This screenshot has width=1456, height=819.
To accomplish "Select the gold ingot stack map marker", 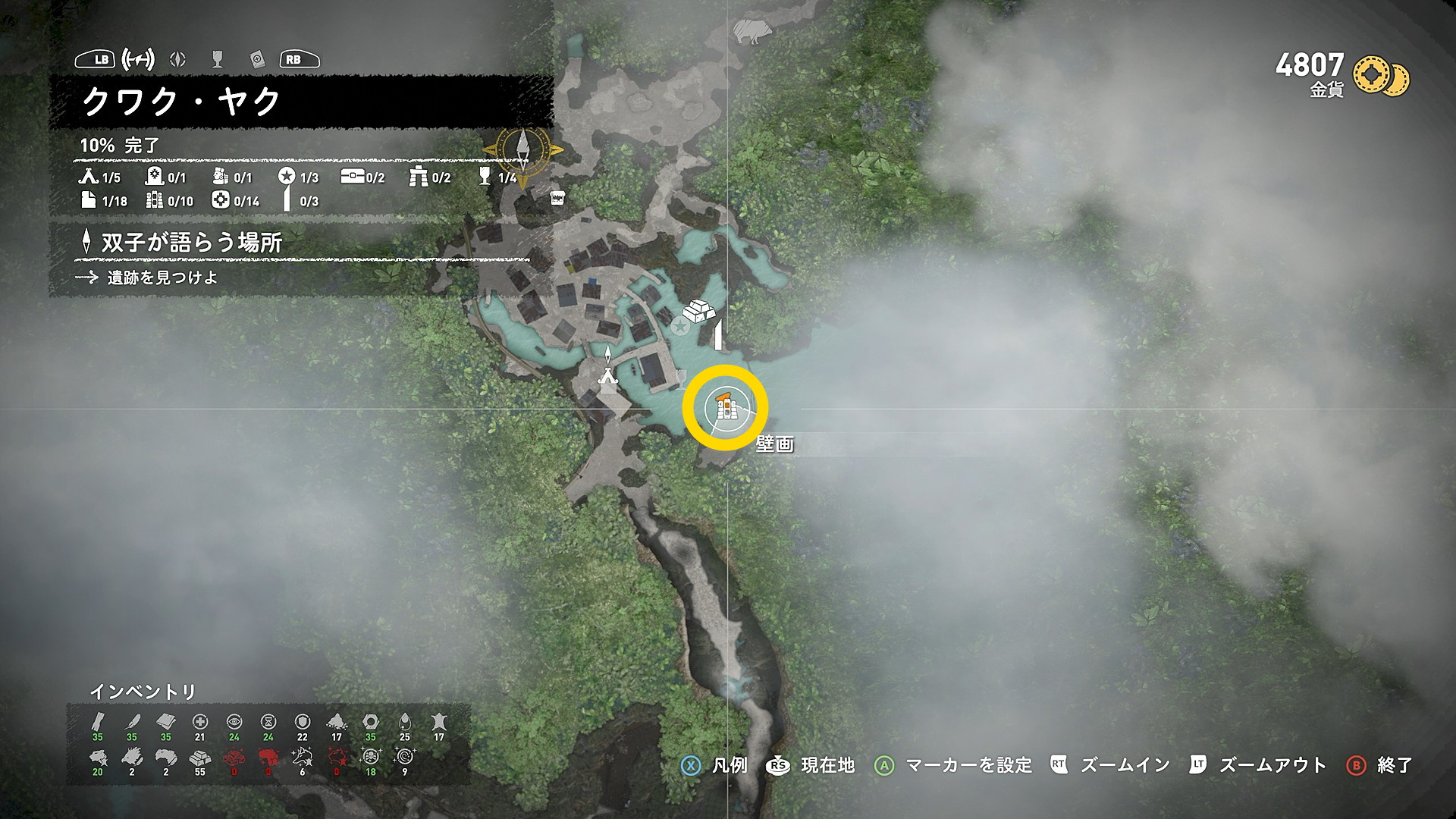I will (x=699, y=311).
